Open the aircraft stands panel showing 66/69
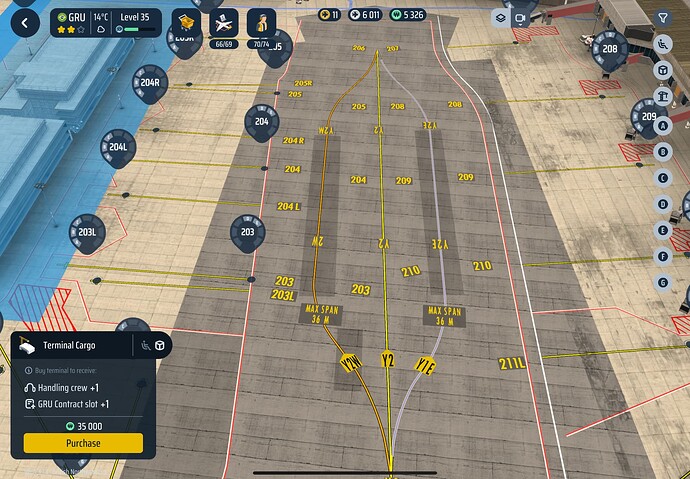This screenshot has height=479, width=690. [222, 23]
